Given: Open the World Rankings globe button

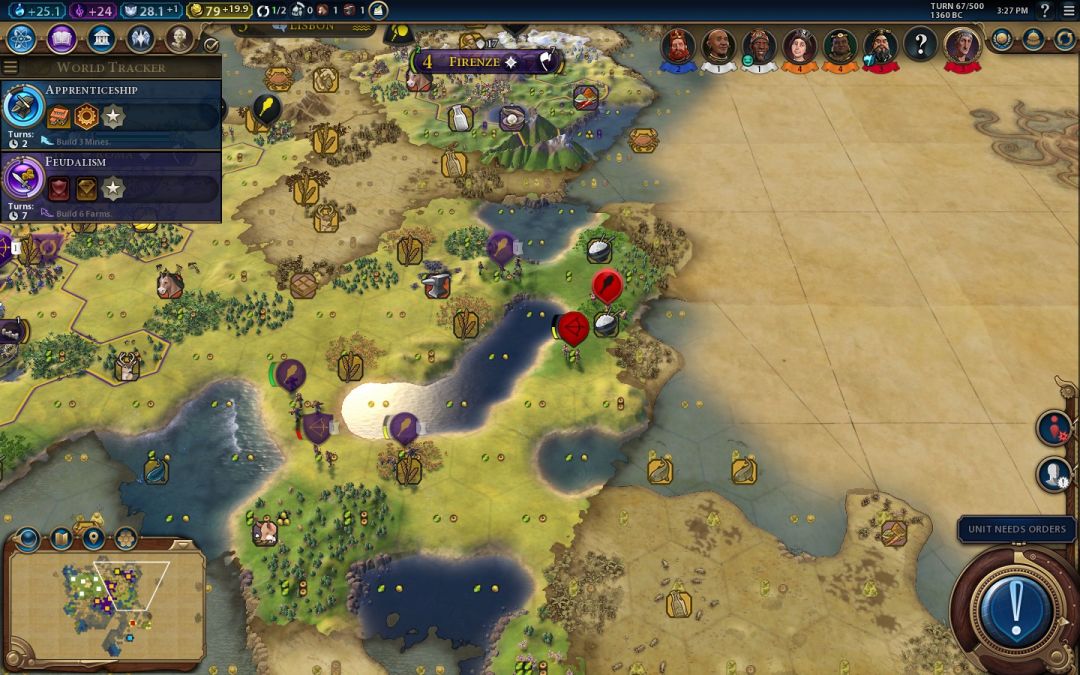Looking at the screenshot, I should pos(1001,39).
